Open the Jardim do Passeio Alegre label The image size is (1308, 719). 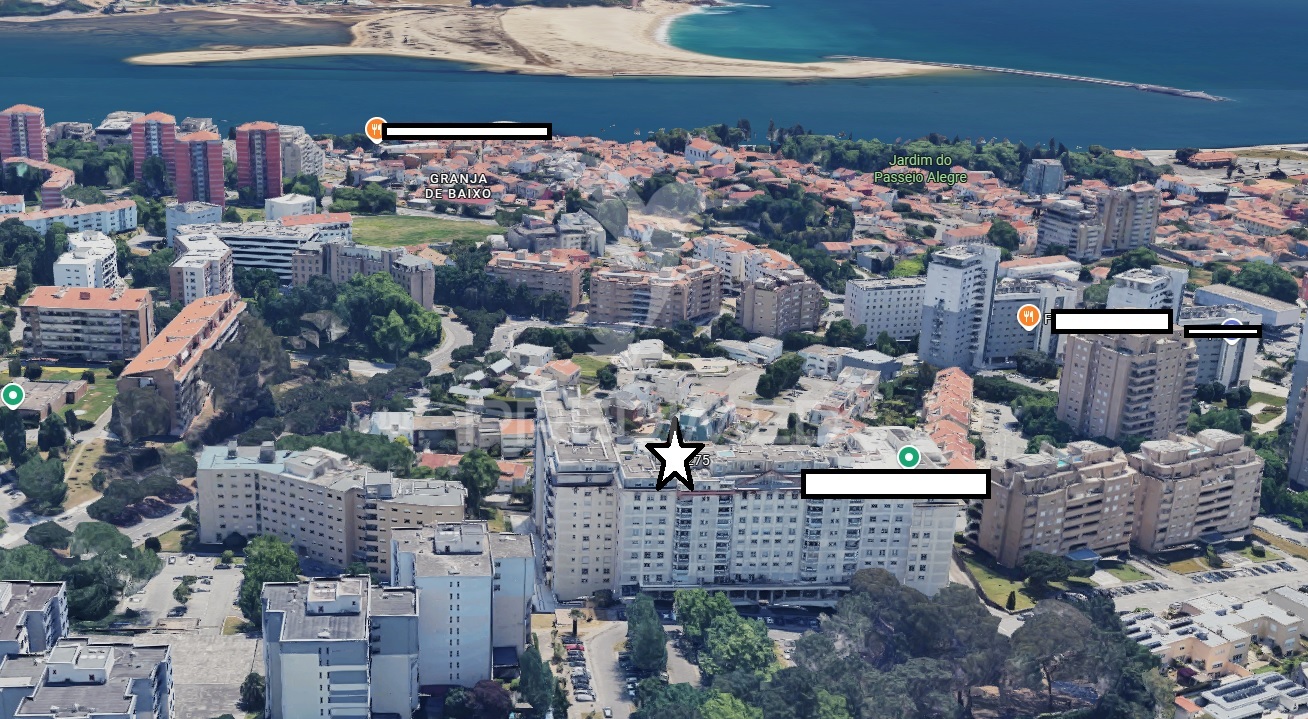coord(920,169)
